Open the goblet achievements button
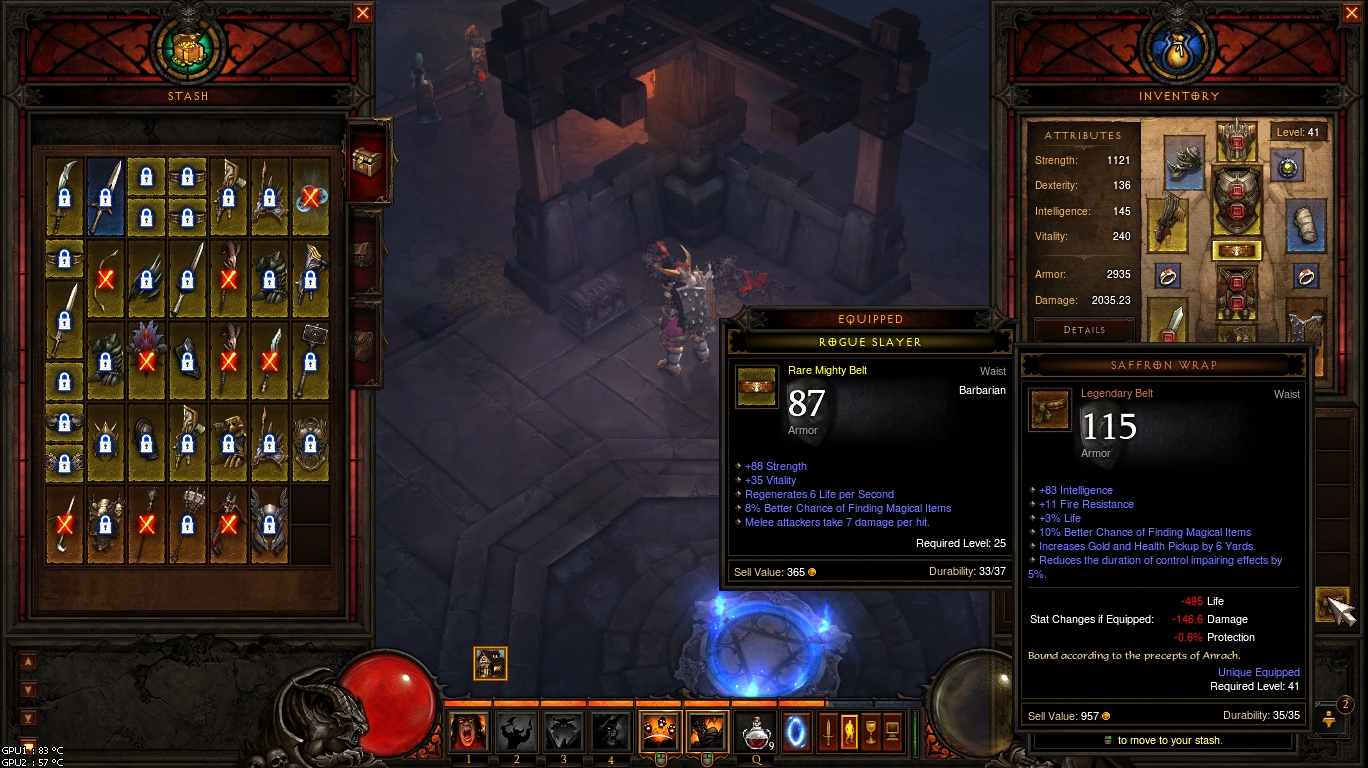This screenshot has width=1368, height=768. click(870, 732)
